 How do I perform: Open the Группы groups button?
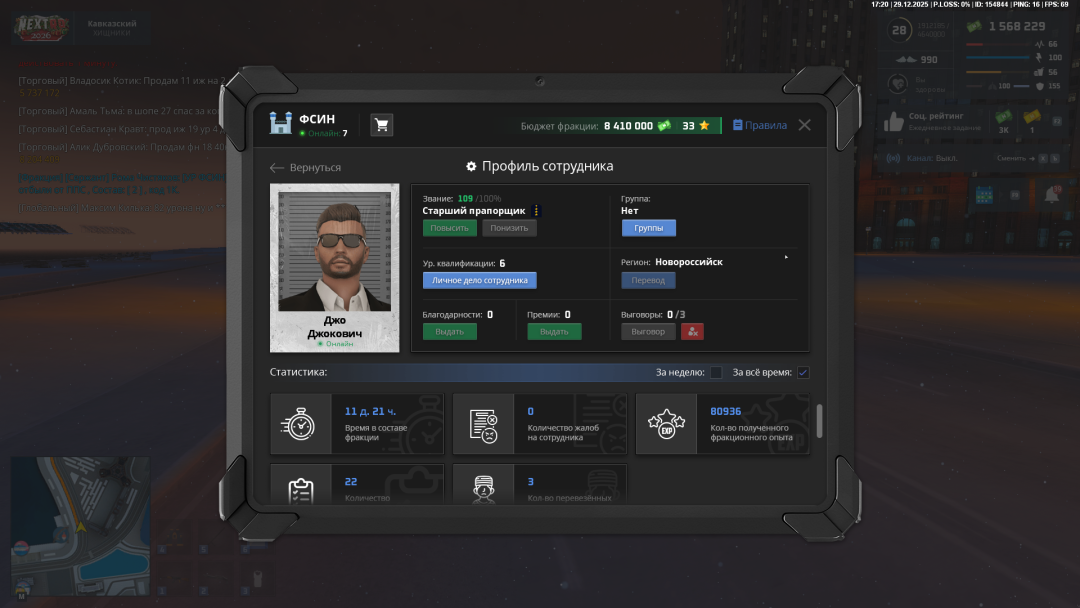[x=648, y=228]
